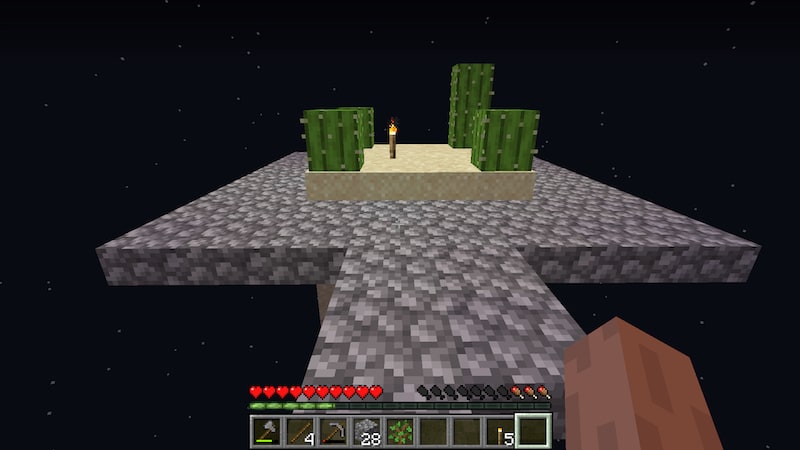Pick the cobblestone stack of 28

[x=367, y=431]
